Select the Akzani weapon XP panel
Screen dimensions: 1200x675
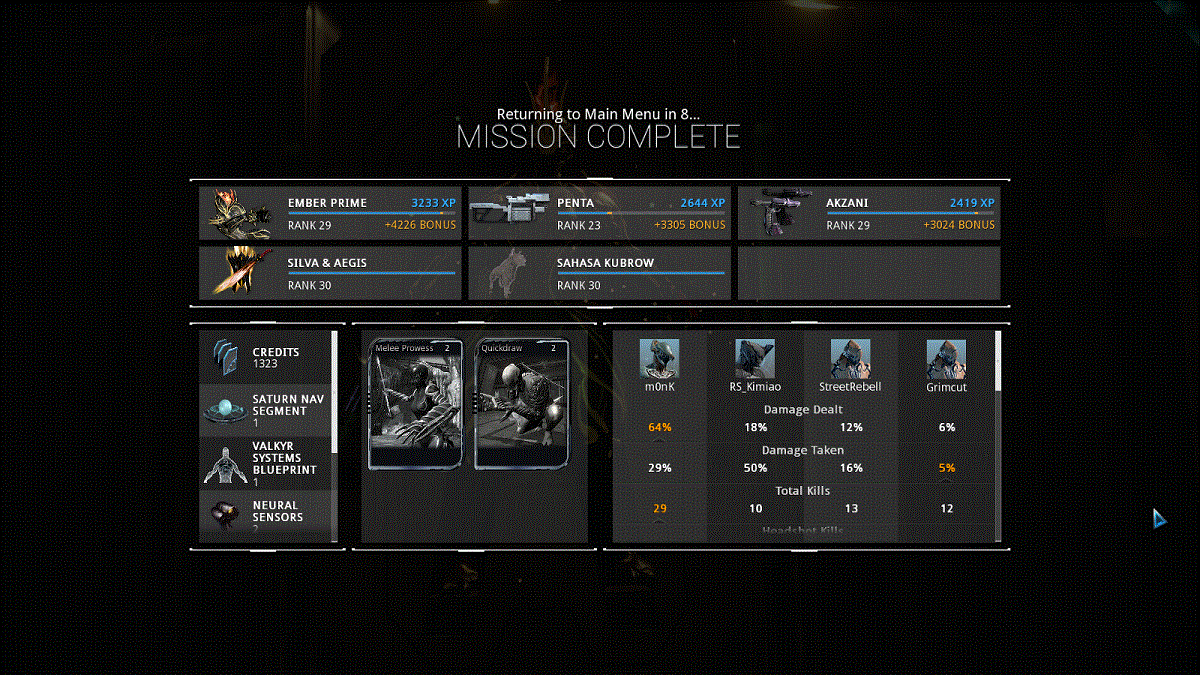[x=868, y=213]
